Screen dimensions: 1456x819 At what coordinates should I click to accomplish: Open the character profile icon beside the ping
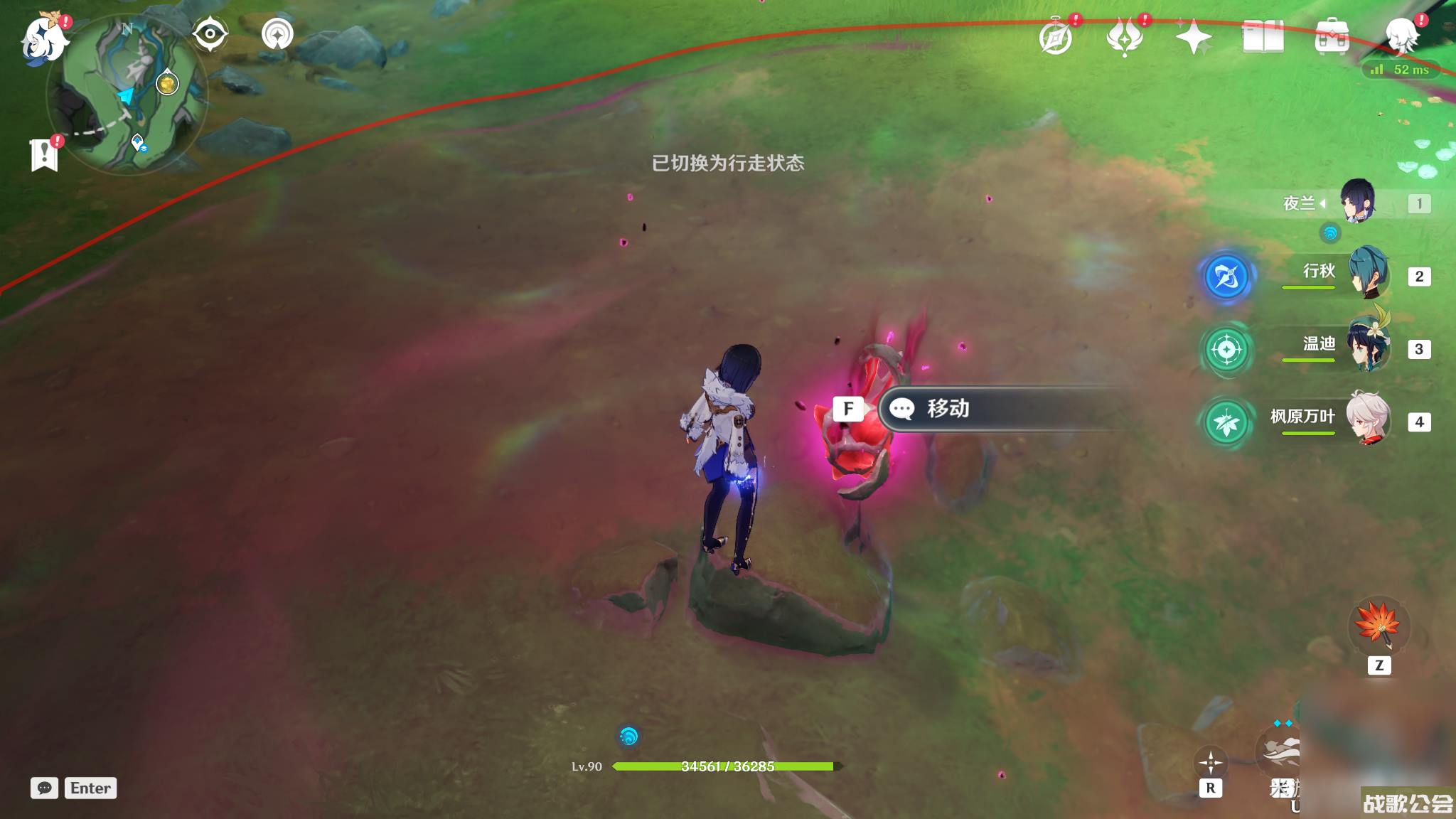1402,36
